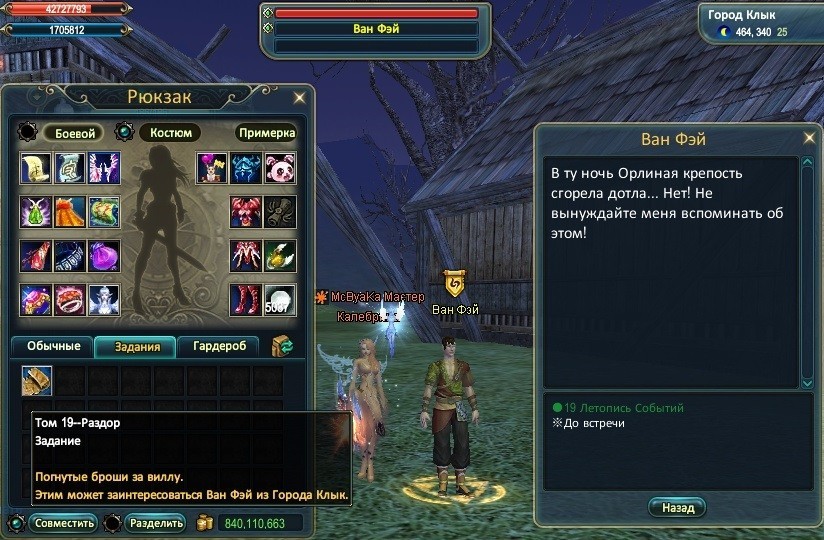The image size is (824, 540).
Task: Open the Задания inventory tab
Action: [135, 346]
